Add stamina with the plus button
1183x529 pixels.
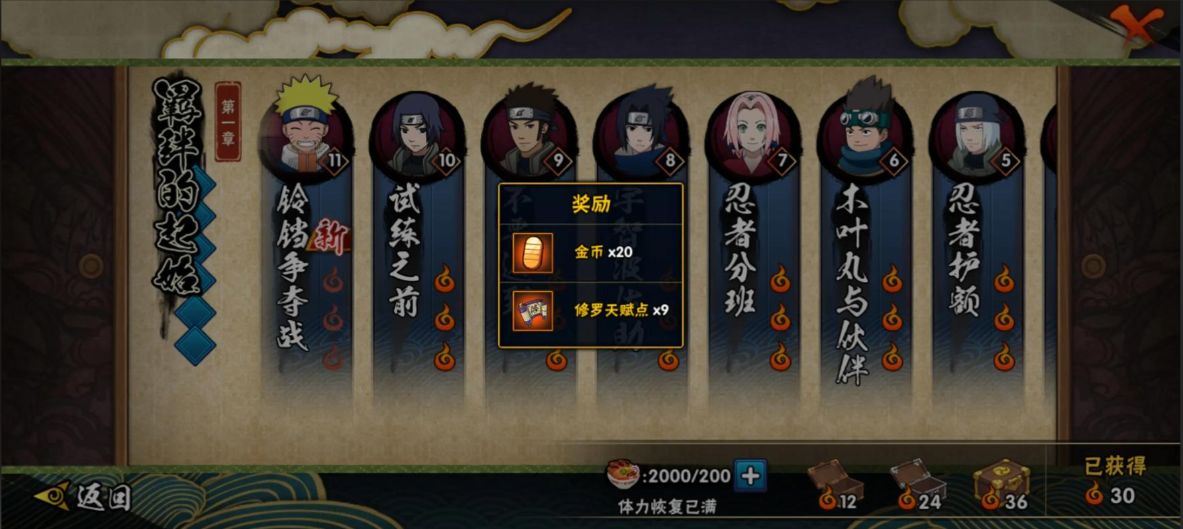point(750,475)
